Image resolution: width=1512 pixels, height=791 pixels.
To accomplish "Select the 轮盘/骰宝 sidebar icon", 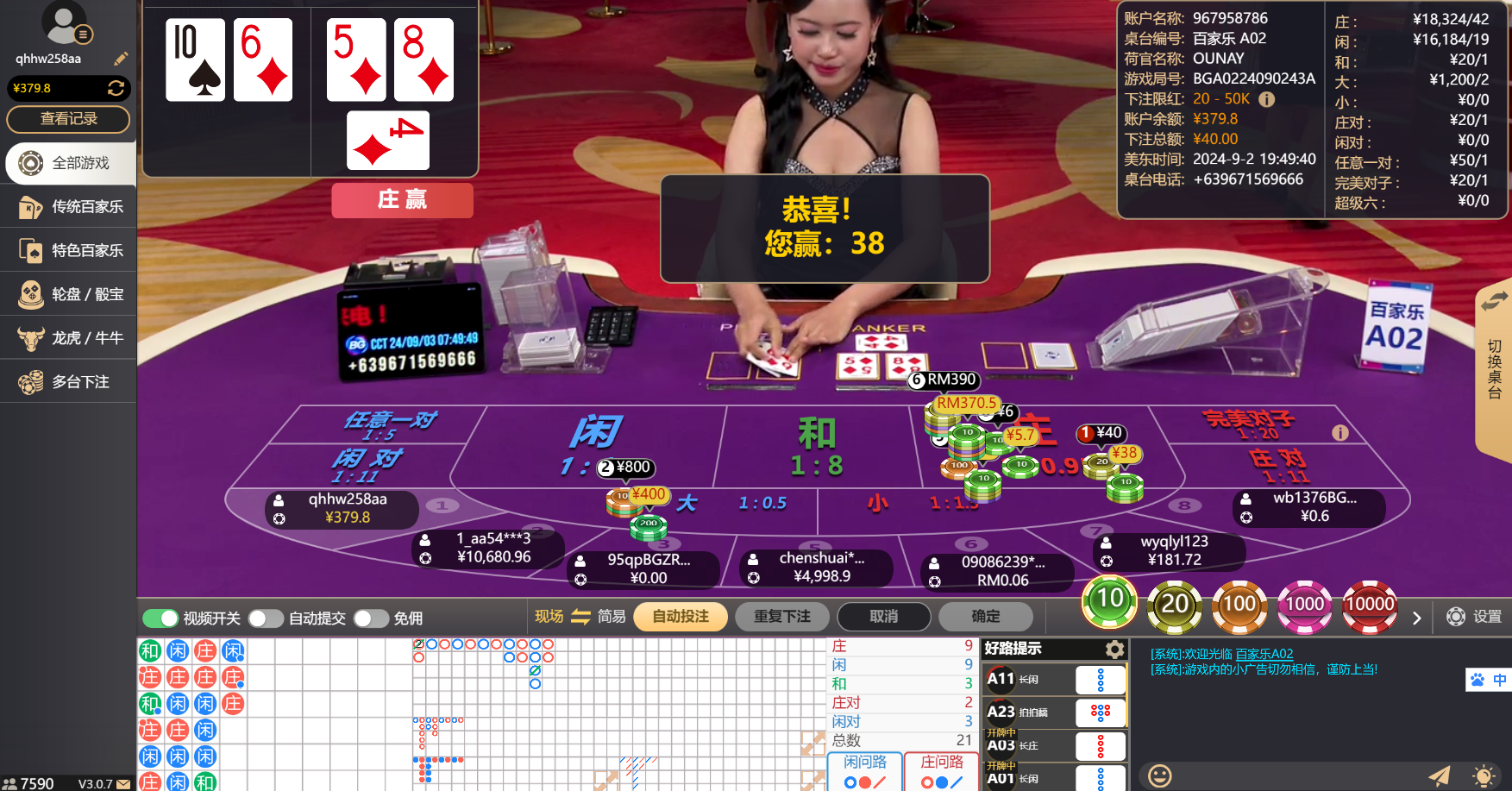I will 28,293.
